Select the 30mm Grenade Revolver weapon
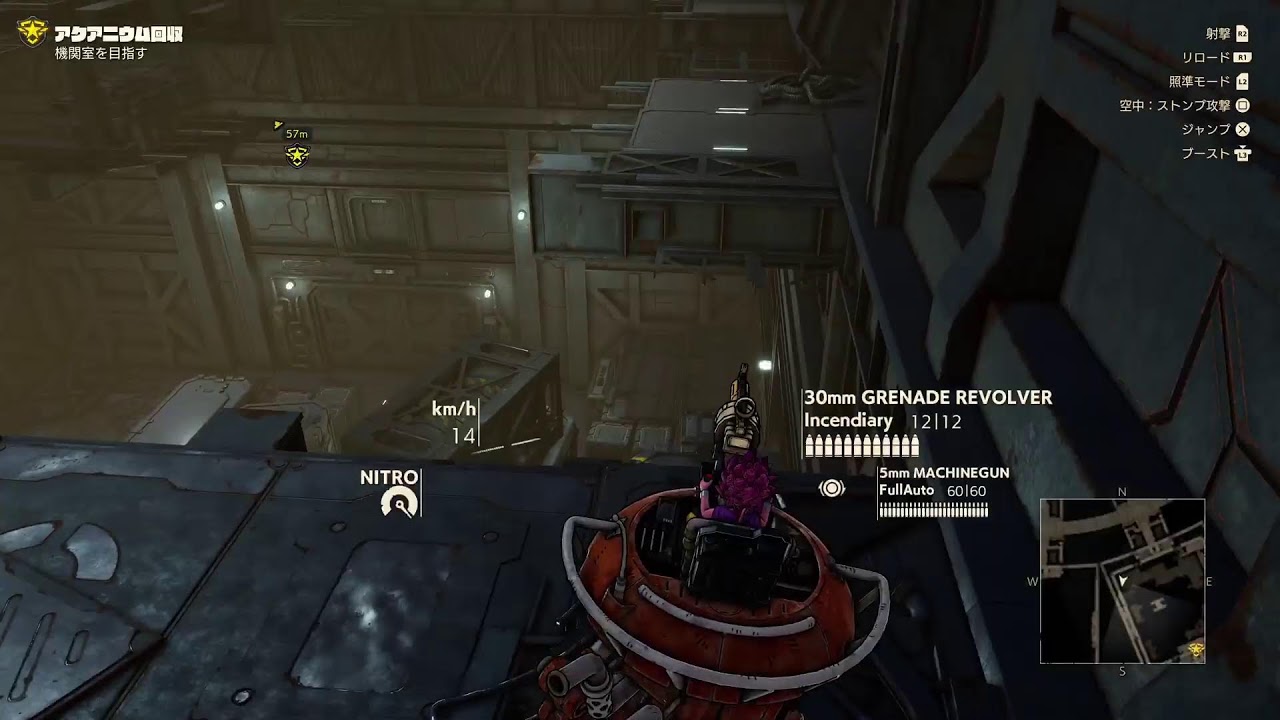This screenshot has height=720, width=1280. (x=927, y=398)
